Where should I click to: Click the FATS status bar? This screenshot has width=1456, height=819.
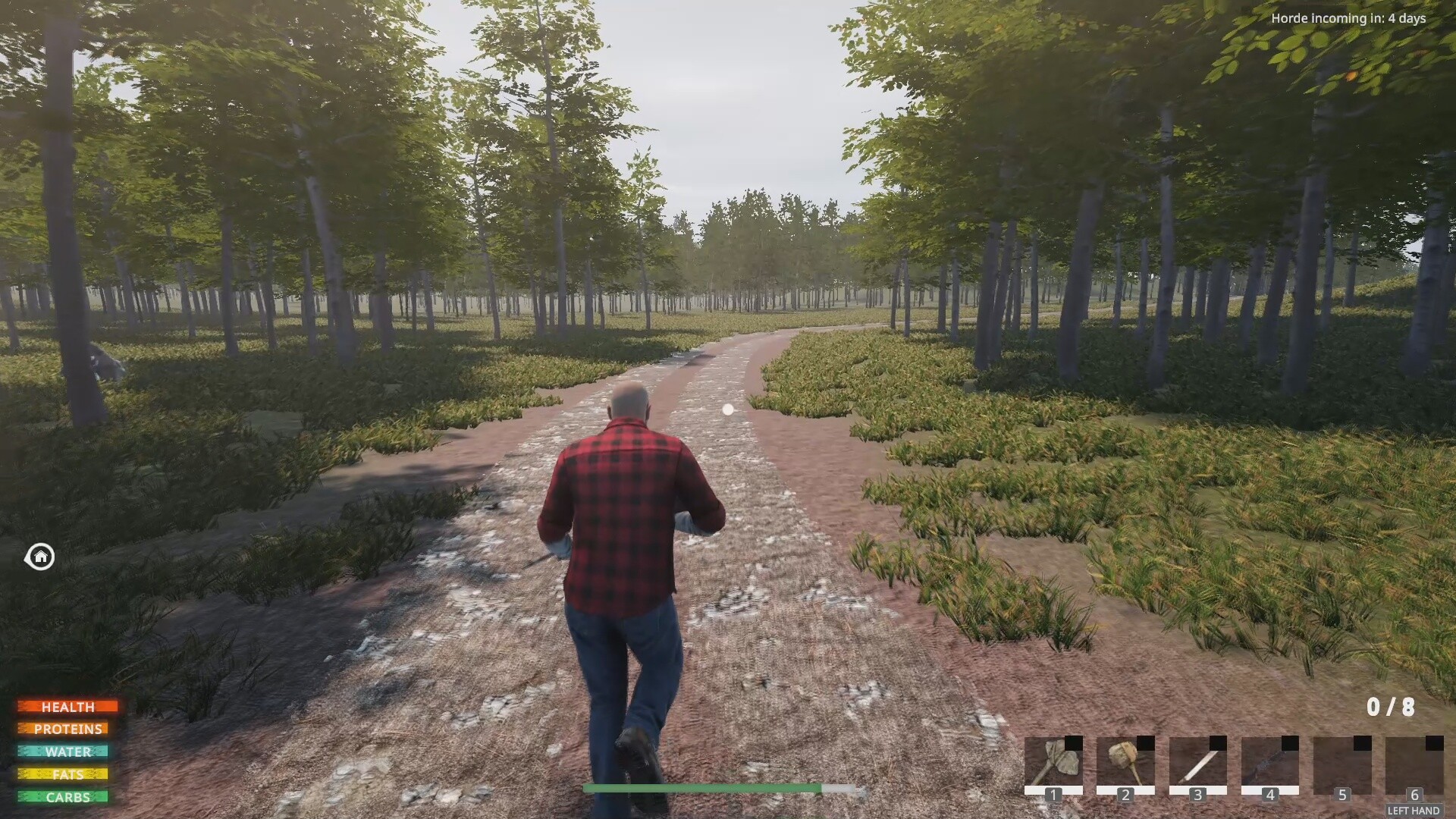tap(68, 775)
